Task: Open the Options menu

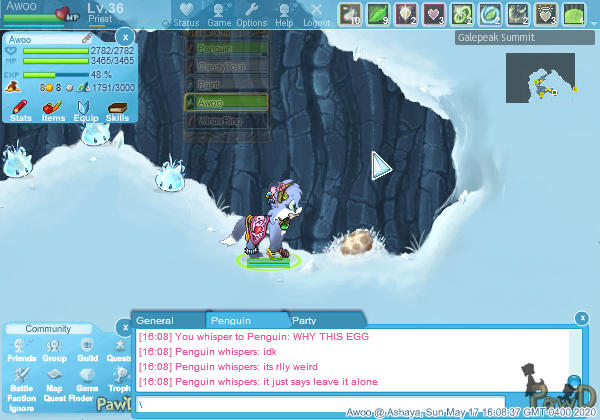Action: [252, 14]
